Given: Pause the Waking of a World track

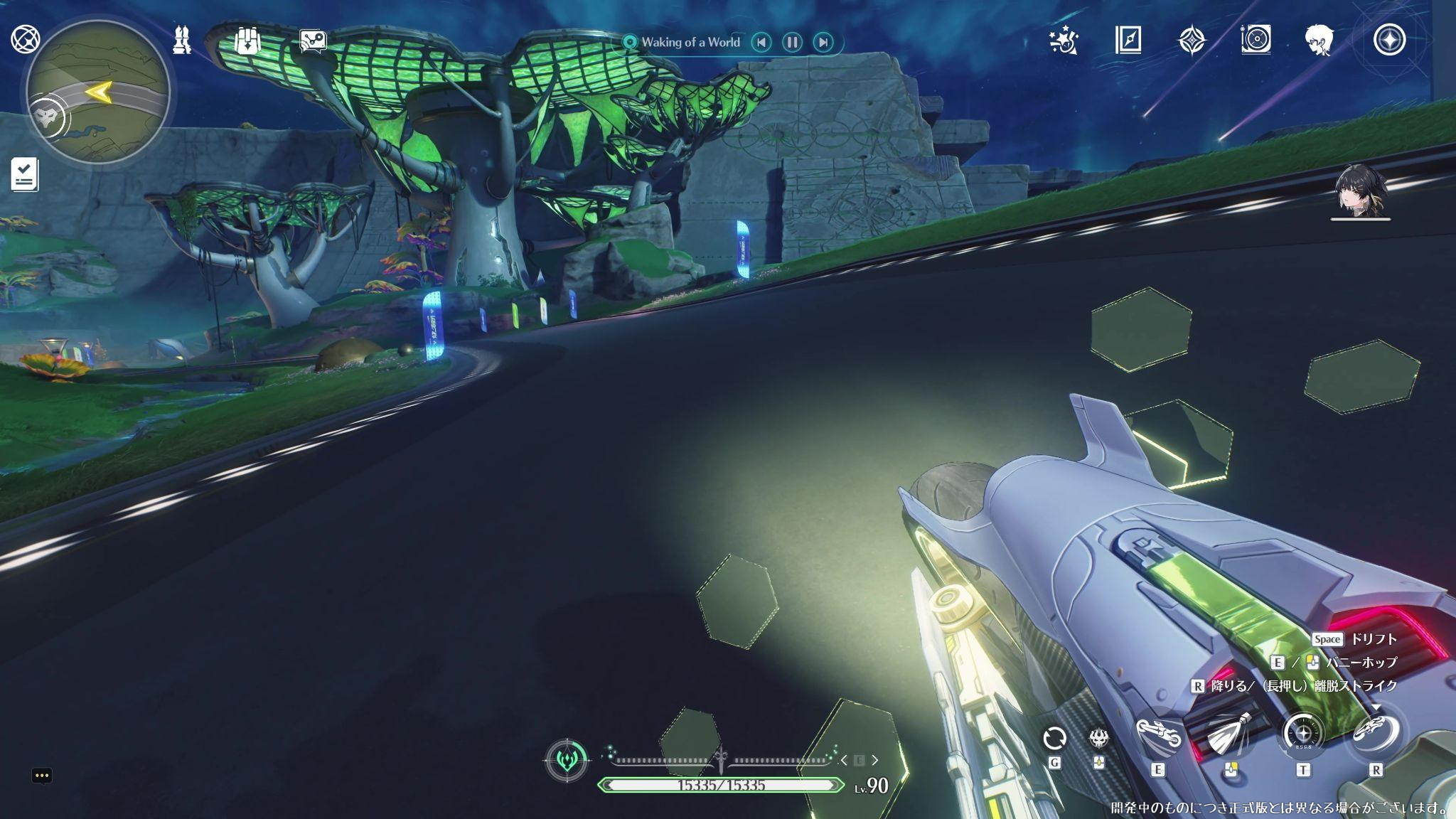Looking at the screenshot, I should pyautogui.click(x=792, y=42).
